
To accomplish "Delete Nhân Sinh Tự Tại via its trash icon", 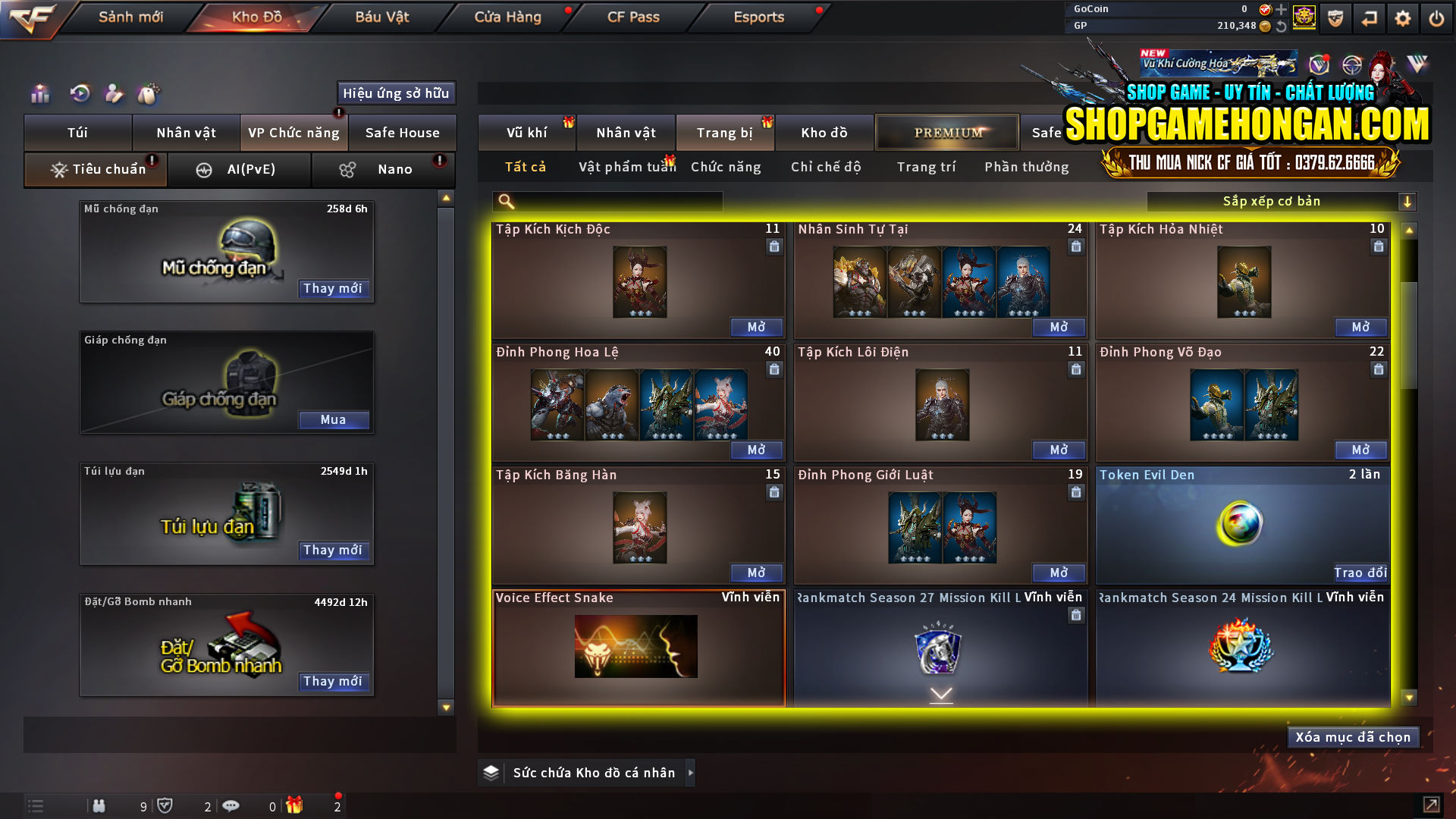I will [x=1075, y=246].
